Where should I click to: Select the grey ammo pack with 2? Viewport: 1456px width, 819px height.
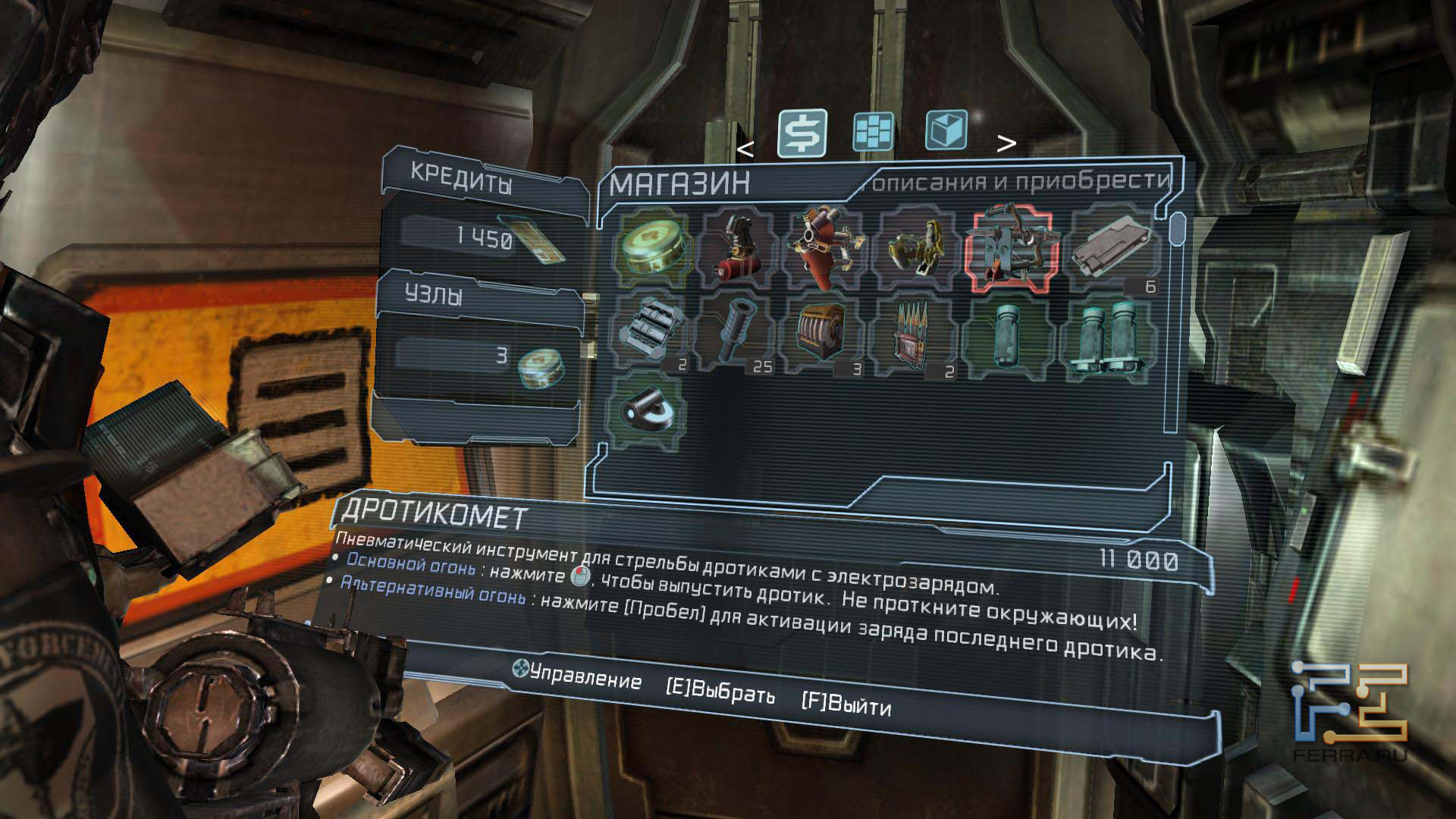pyautogui.click(x=650, y=334)
